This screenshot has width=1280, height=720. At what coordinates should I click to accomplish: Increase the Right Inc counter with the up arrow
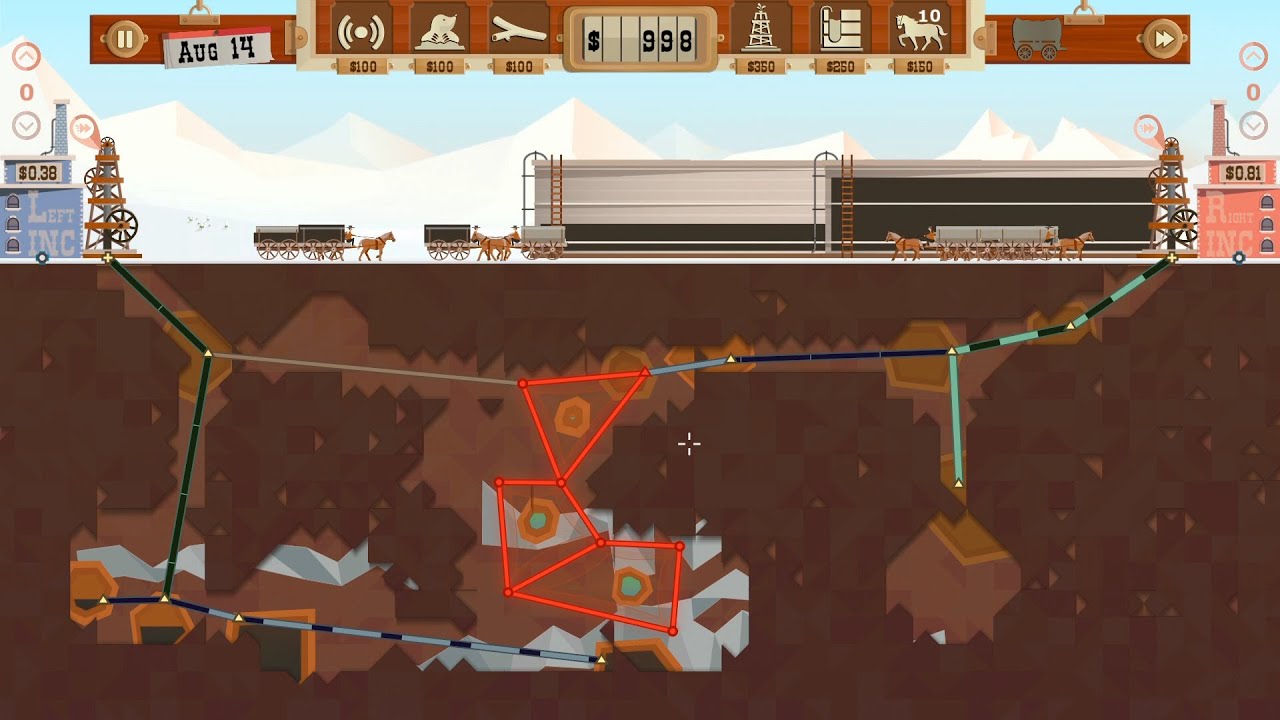(x=1253, y=57)
